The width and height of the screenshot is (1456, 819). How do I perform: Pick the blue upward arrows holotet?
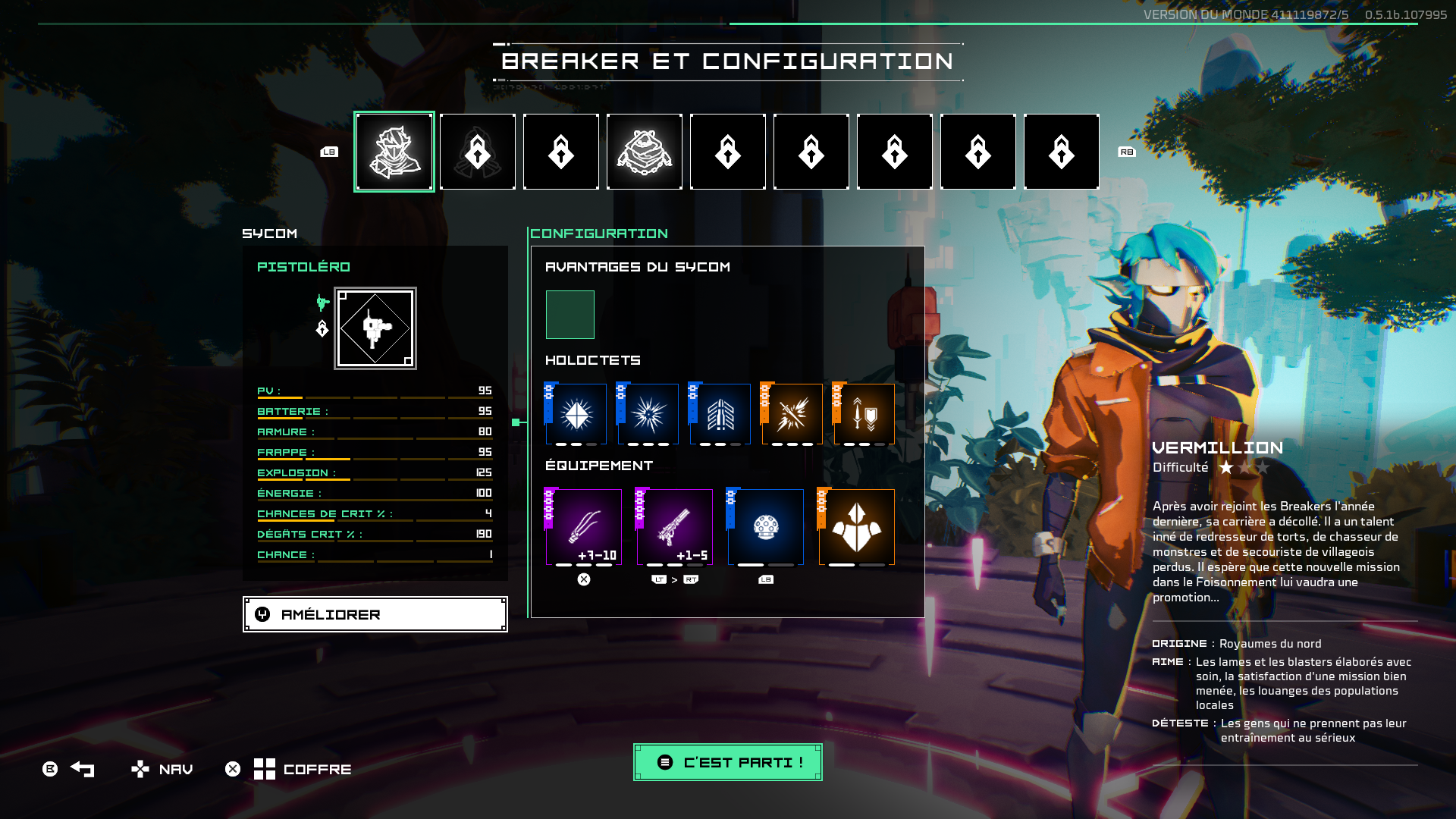[x=720, y=414]
